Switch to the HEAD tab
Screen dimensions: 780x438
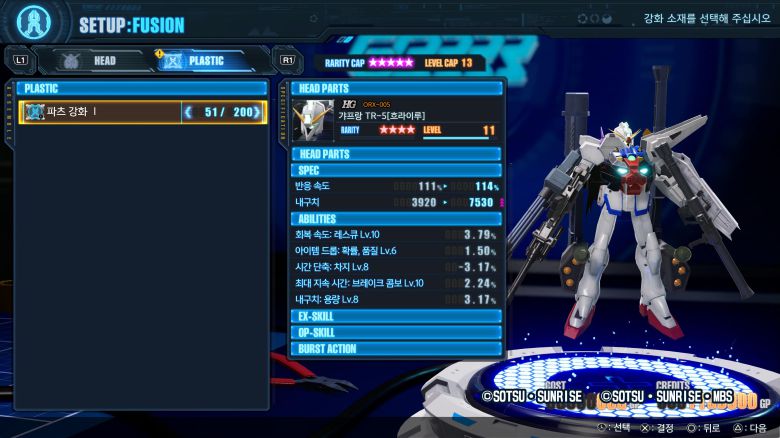93,60
